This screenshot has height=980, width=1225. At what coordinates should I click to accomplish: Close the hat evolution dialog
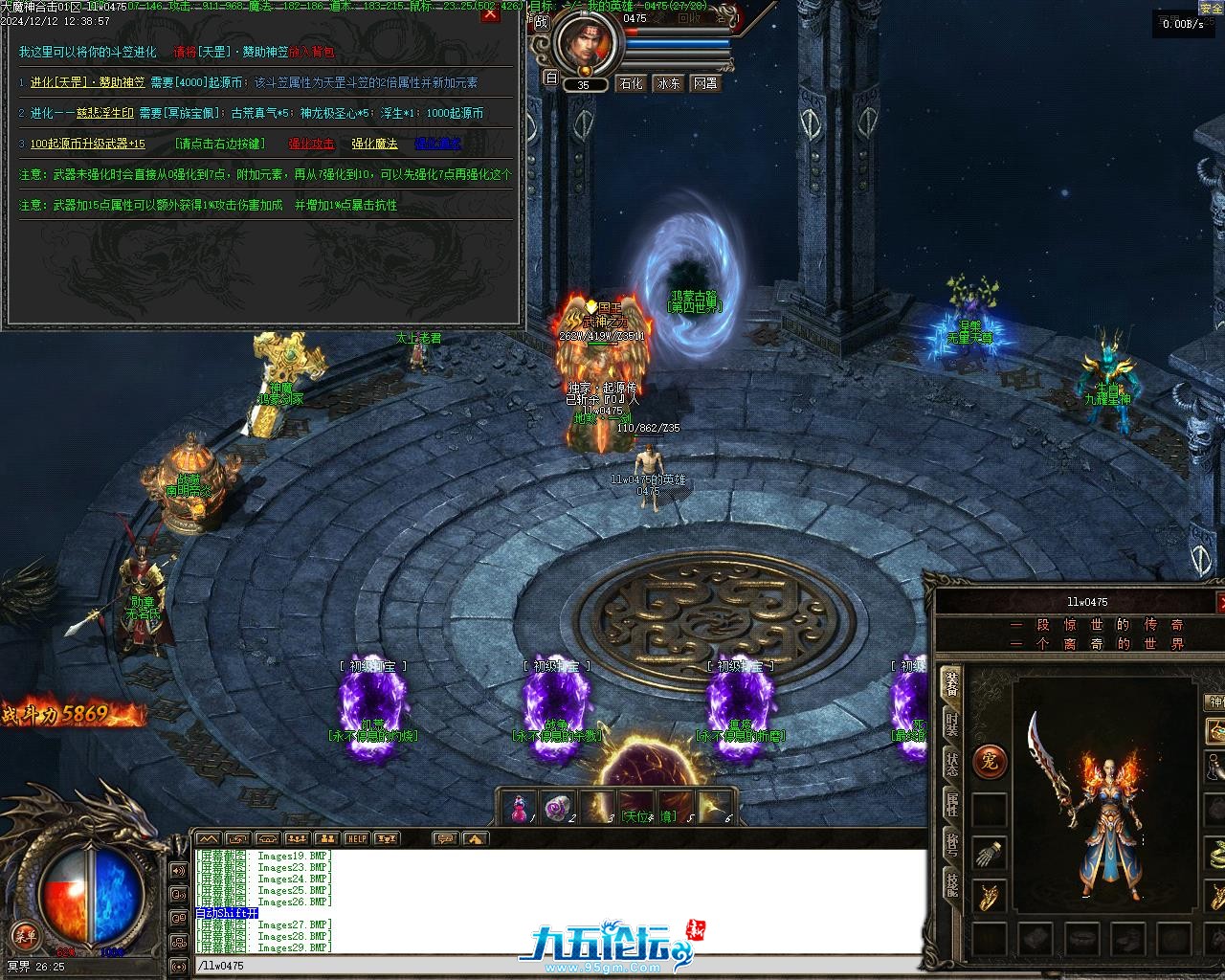pos(490,15)
